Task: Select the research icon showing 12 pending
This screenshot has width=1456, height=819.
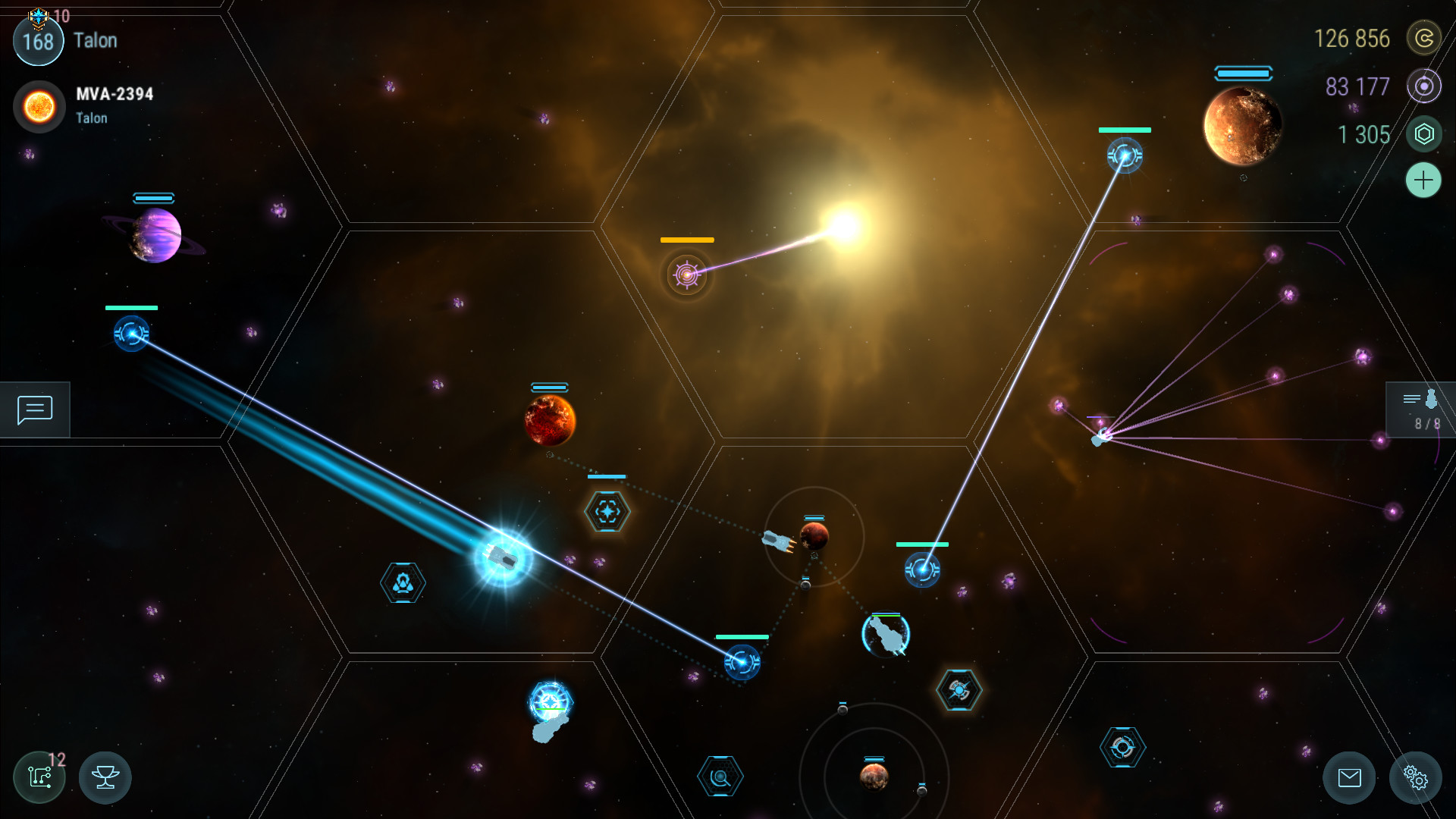Action: 39,777
